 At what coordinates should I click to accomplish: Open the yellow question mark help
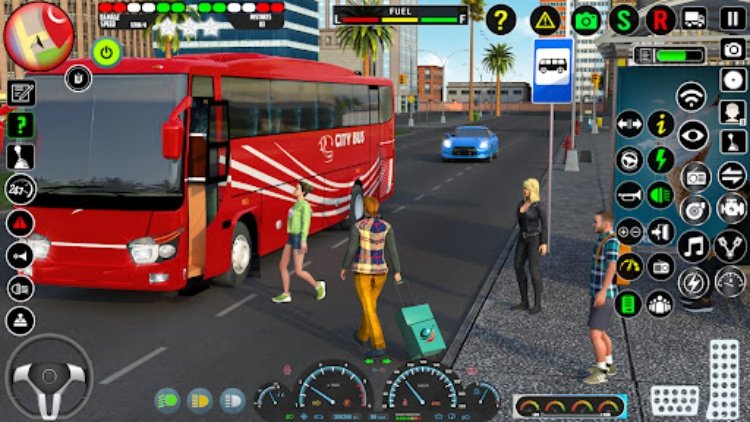(x=501, y=18)
